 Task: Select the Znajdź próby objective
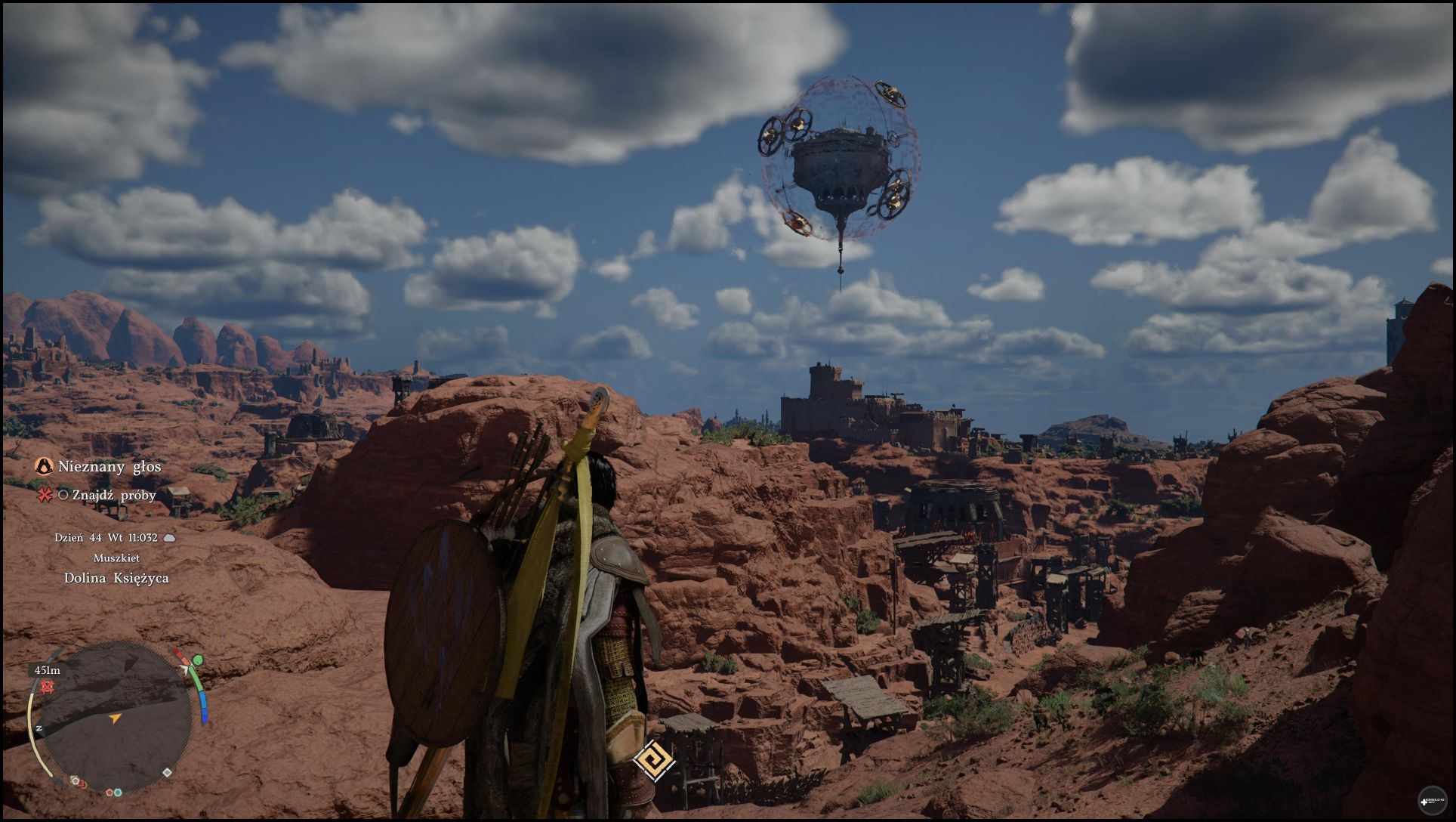[107, 496]
